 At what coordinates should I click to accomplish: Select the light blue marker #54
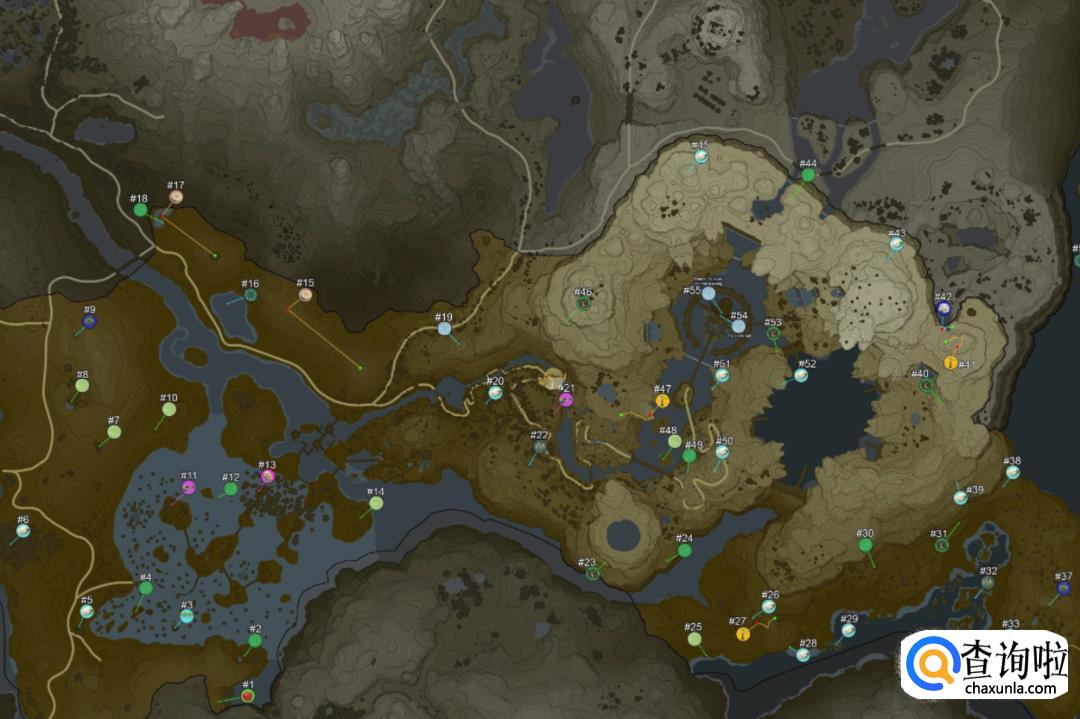[738, 326]
